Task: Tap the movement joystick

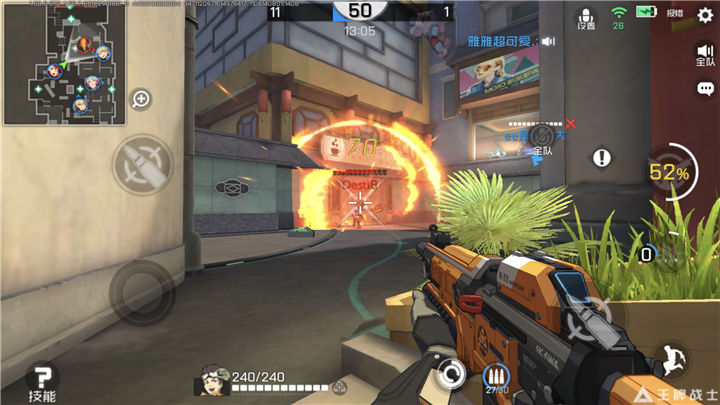Action: tap(142, 292)
